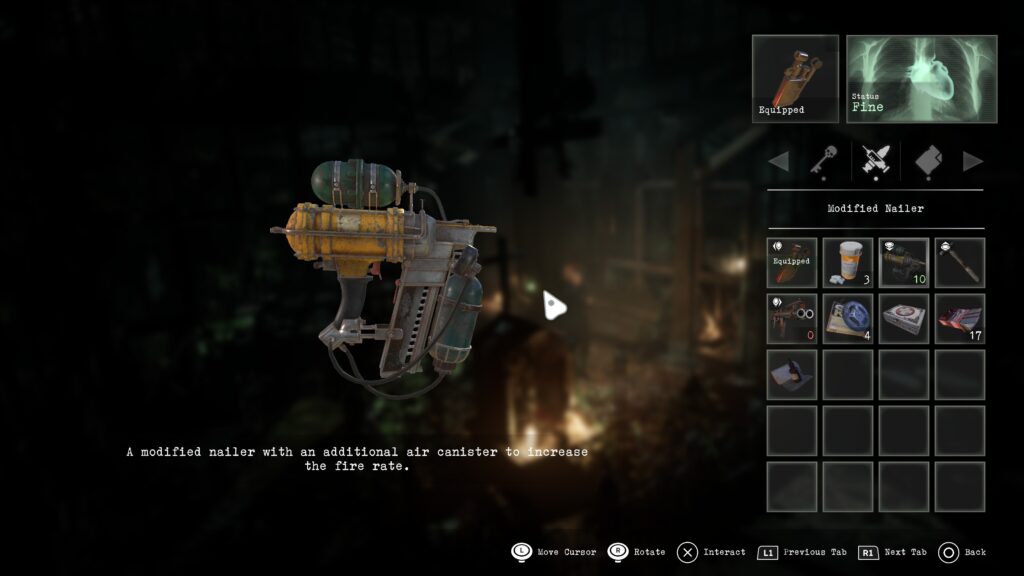
Task: Go to next tab with right arrow
Action: [972, 161]
